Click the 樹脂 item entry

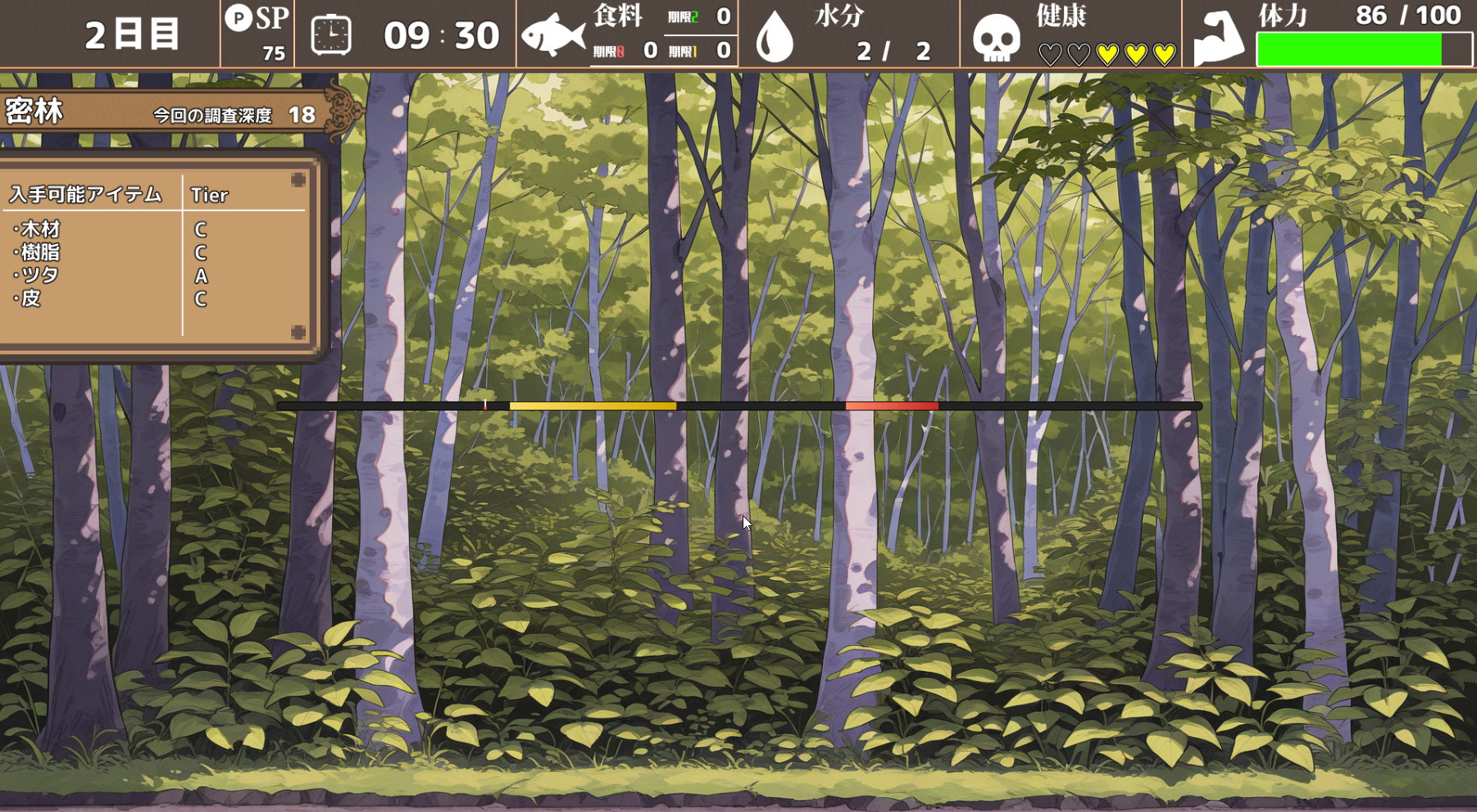pyautogui.click(x=40, y=252)
